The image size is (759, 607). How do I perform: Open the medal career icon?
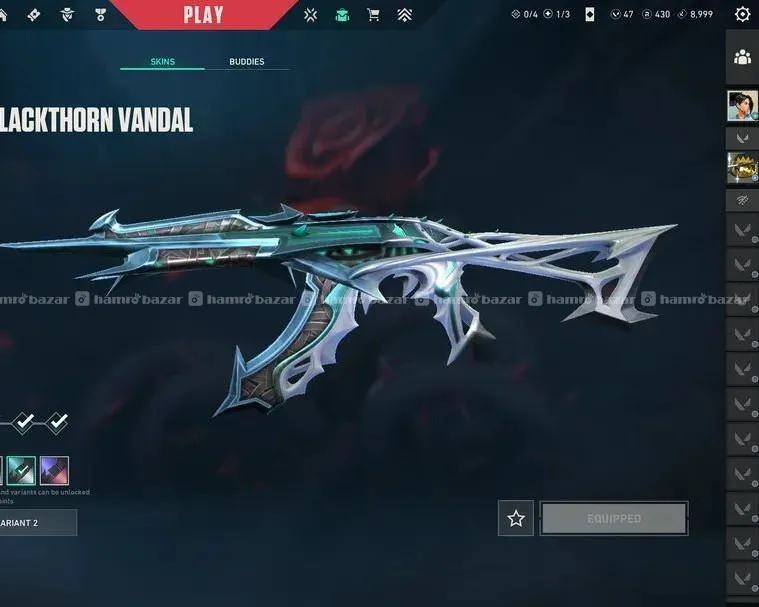[x=100, y=14]
